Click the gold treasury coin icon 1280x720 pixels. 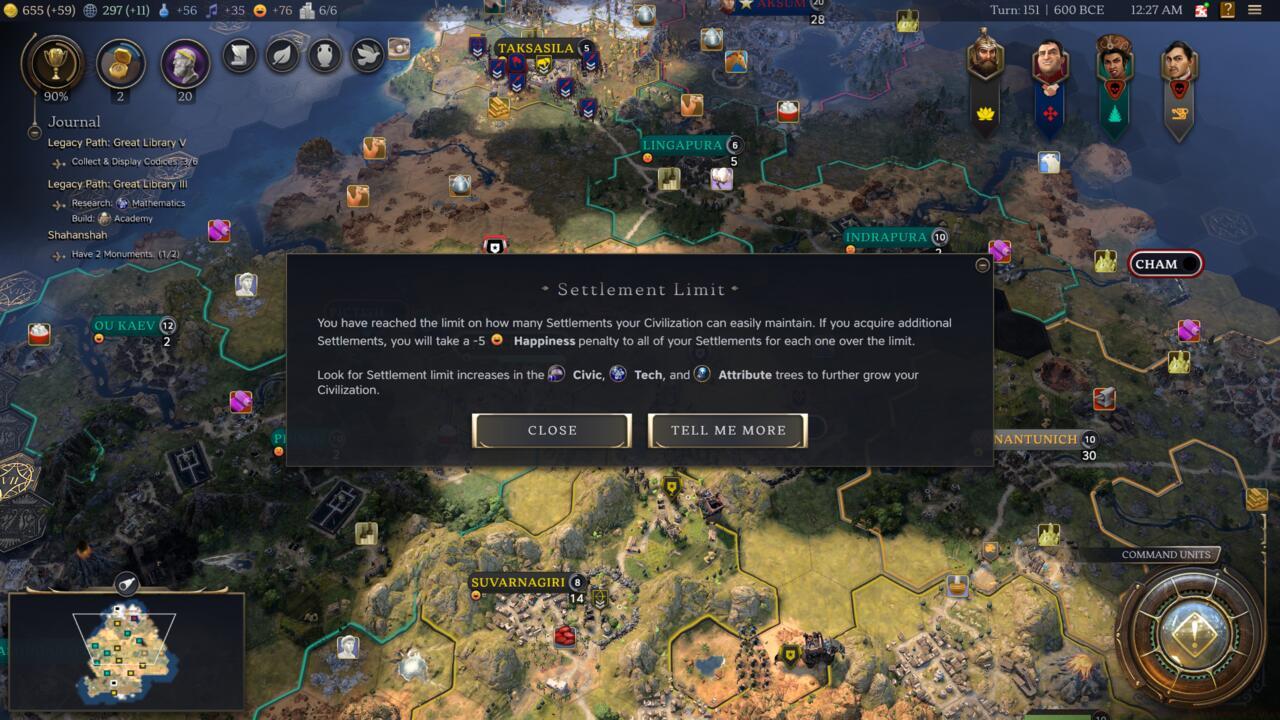pos(11,13)
